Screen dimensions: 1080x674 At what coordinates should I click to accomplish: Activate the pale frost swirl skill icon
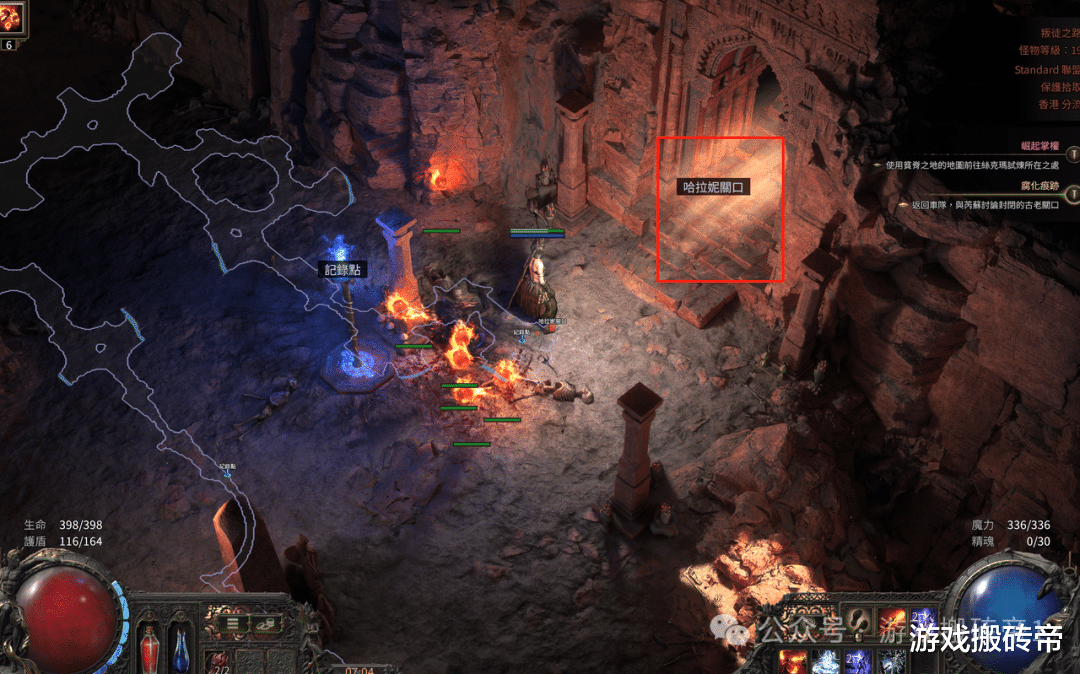[x=826, y=660]
